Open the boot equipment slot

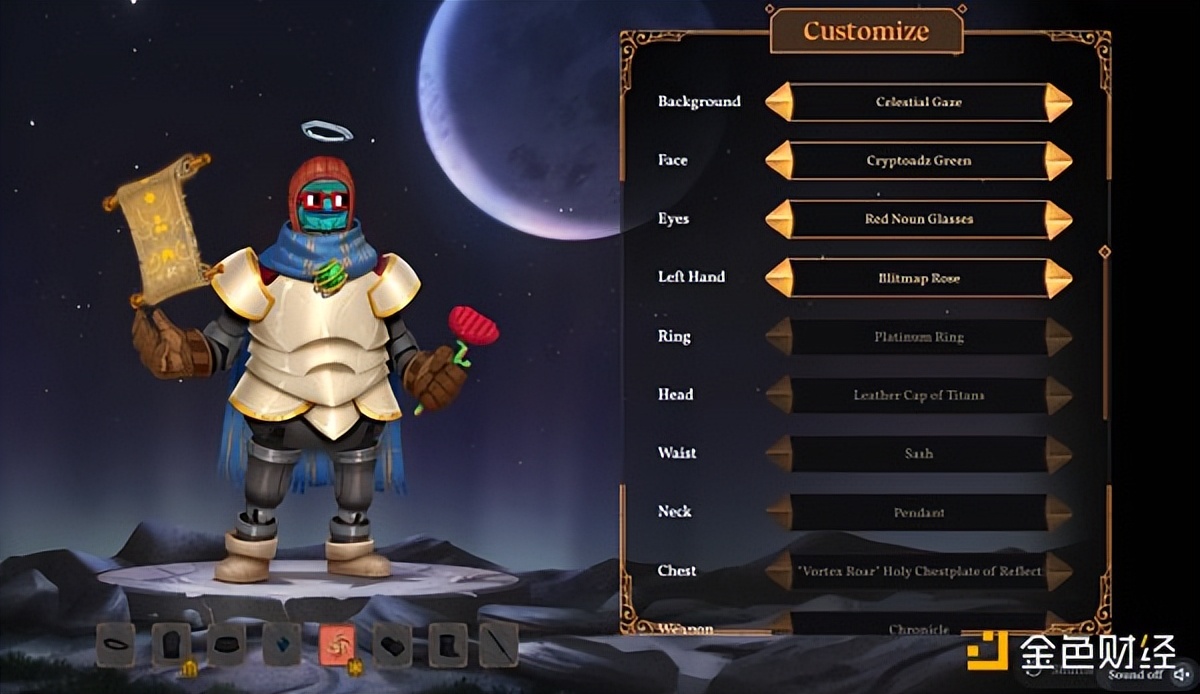[447, 645]
